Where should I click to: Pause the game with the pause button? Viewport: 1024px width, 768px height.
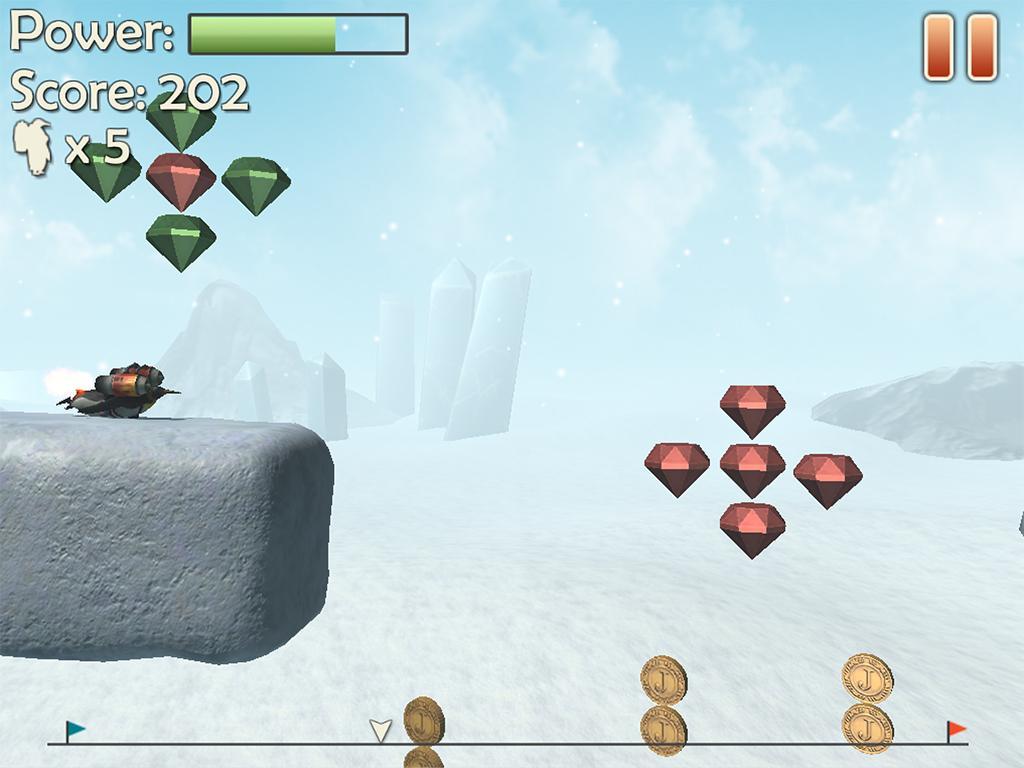tap(960, 47)
